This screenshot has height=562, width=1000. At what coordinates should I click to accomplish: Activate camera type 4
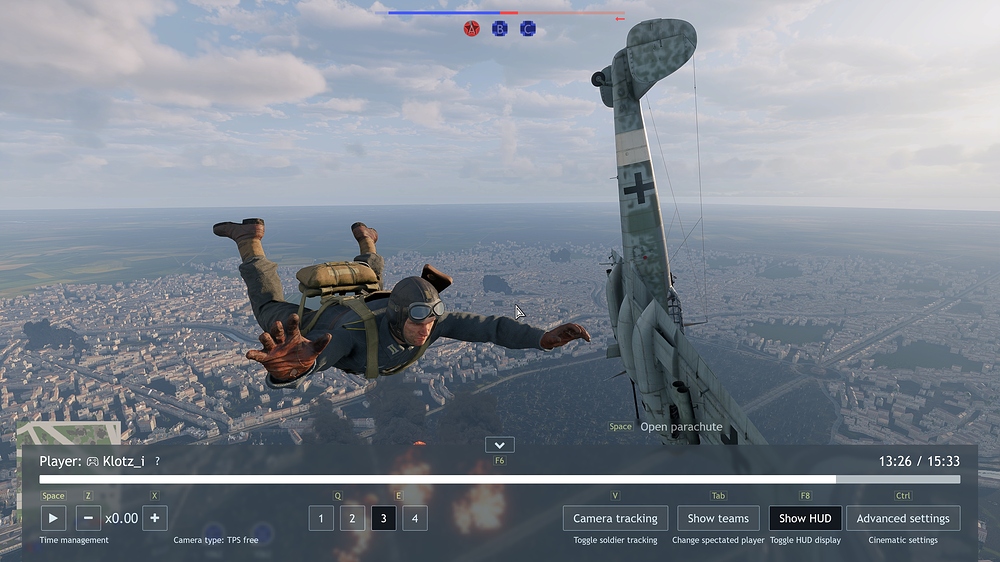coord(414,518)
